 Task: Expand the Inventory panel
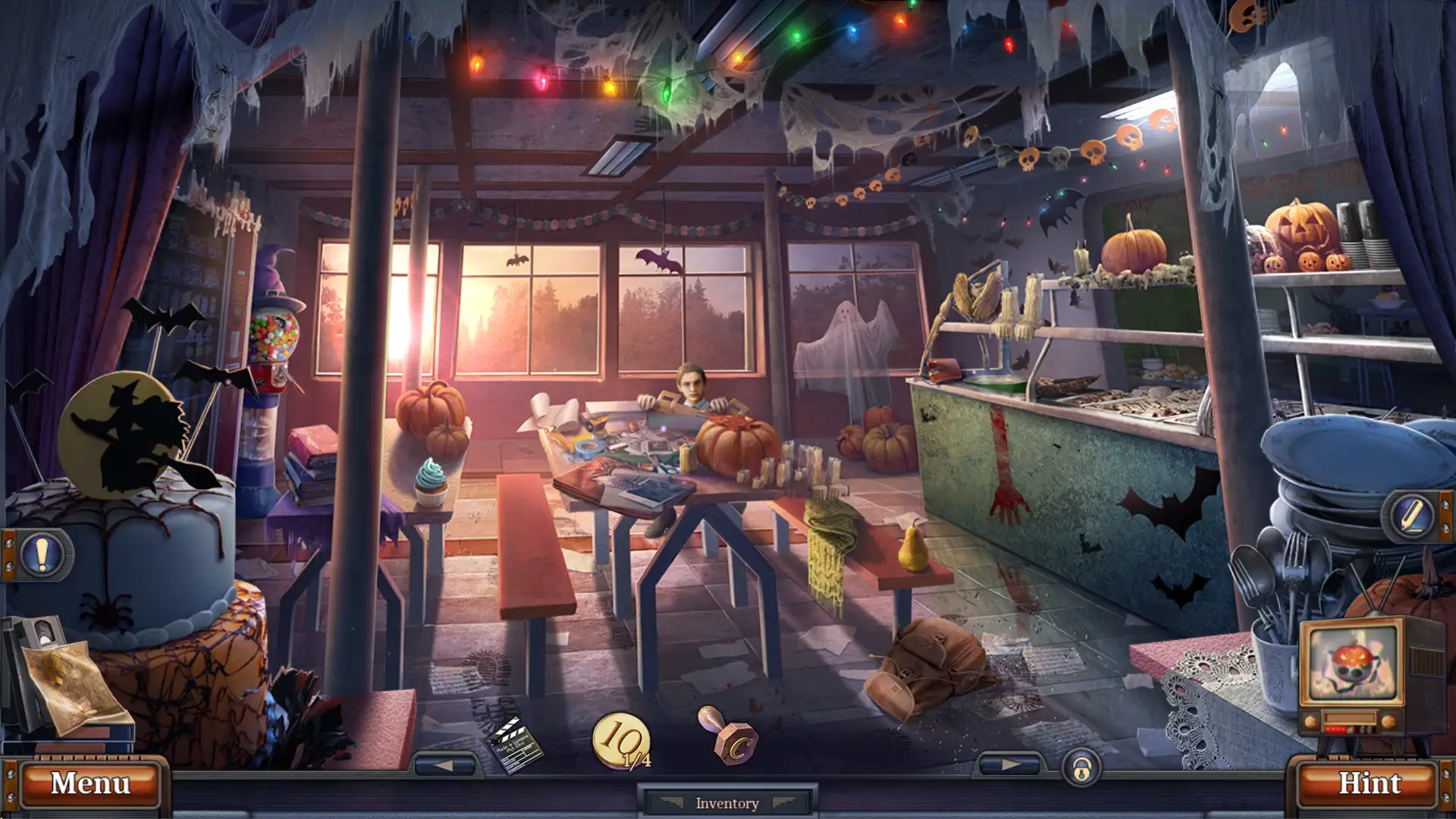(x=726, y=802)
